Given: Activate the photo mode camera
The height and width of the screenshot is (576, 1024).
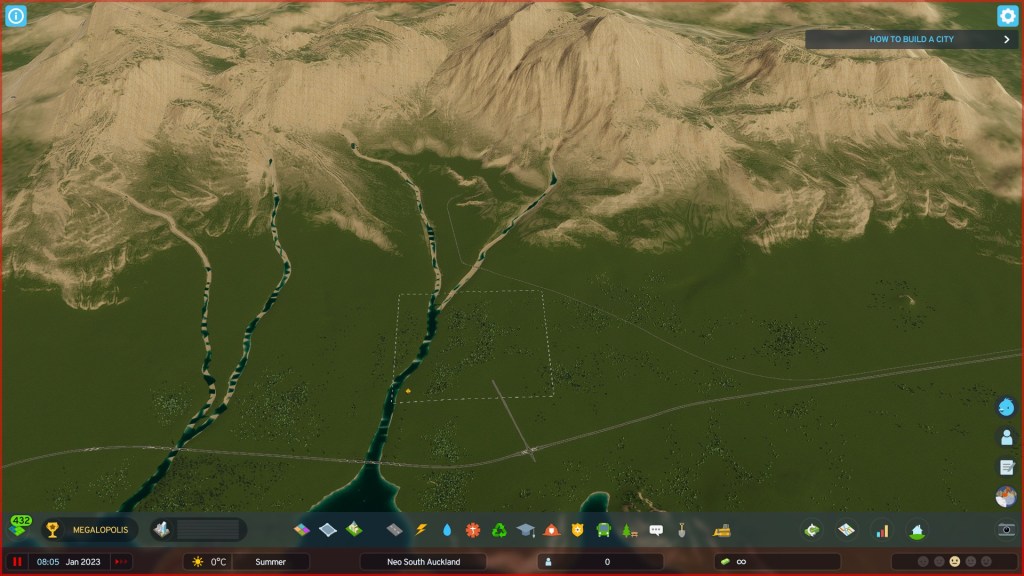Looking at the screenshot, I should [1006, 530].
